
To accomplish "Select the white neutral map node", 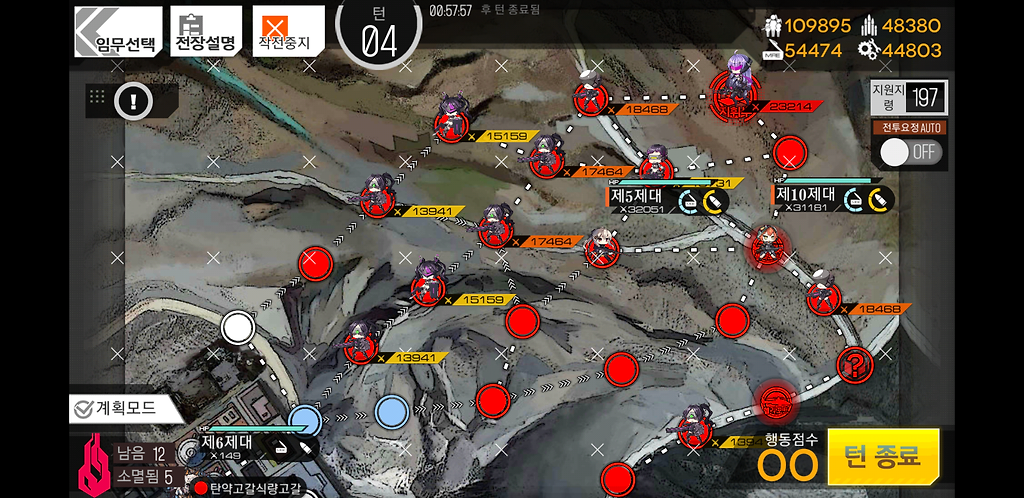I will tap(237, 327).
